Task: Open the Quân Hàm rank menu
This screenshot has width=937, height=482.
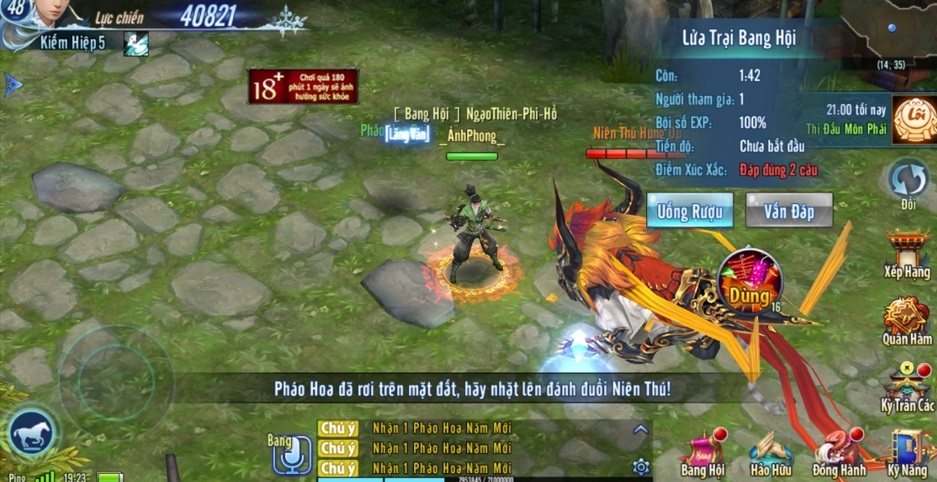Action: tap(906, 319)
